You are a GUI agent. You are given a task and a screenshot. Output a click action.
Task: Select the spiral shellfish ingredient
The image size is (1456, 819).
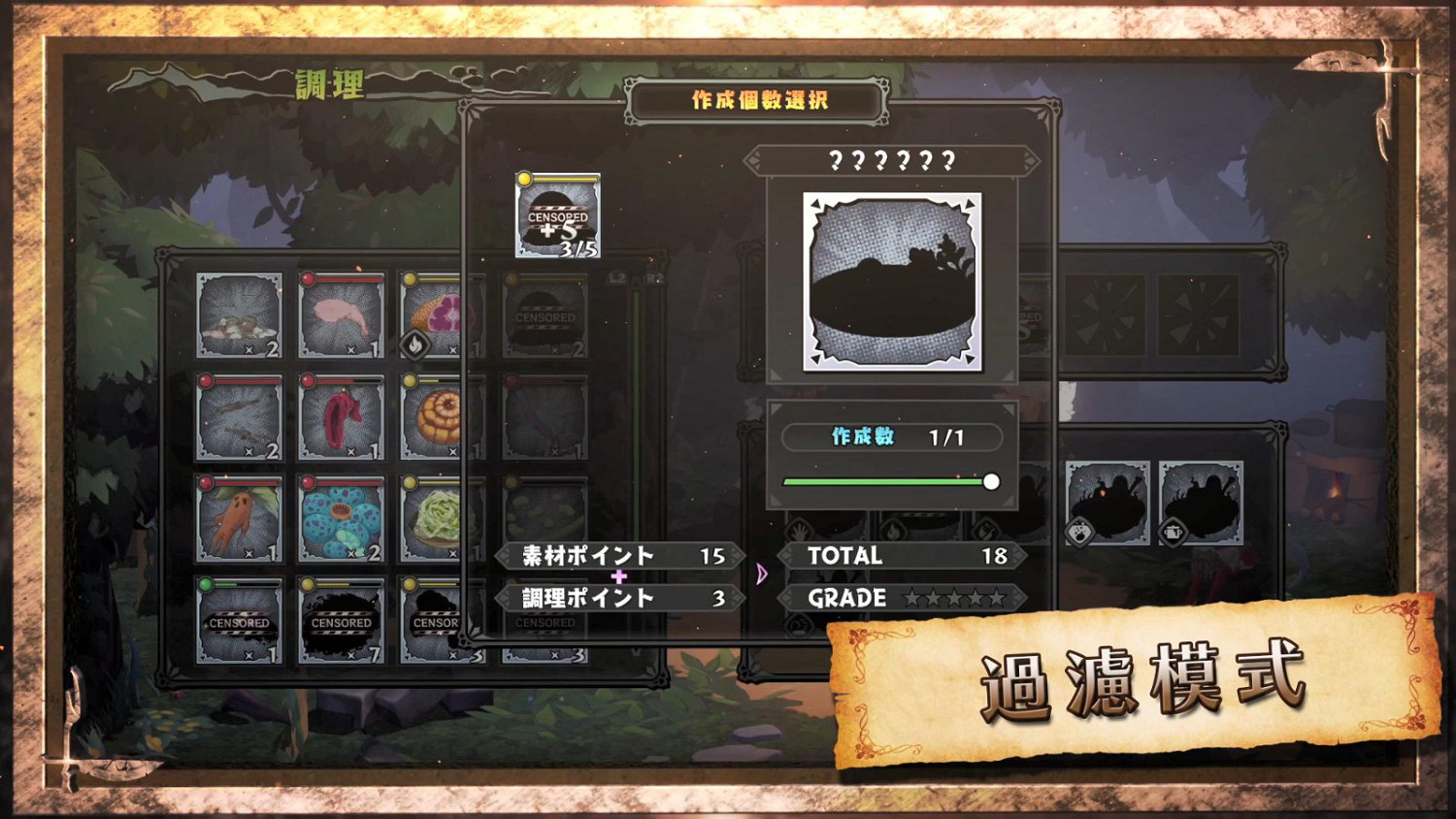tap(437, 415)
